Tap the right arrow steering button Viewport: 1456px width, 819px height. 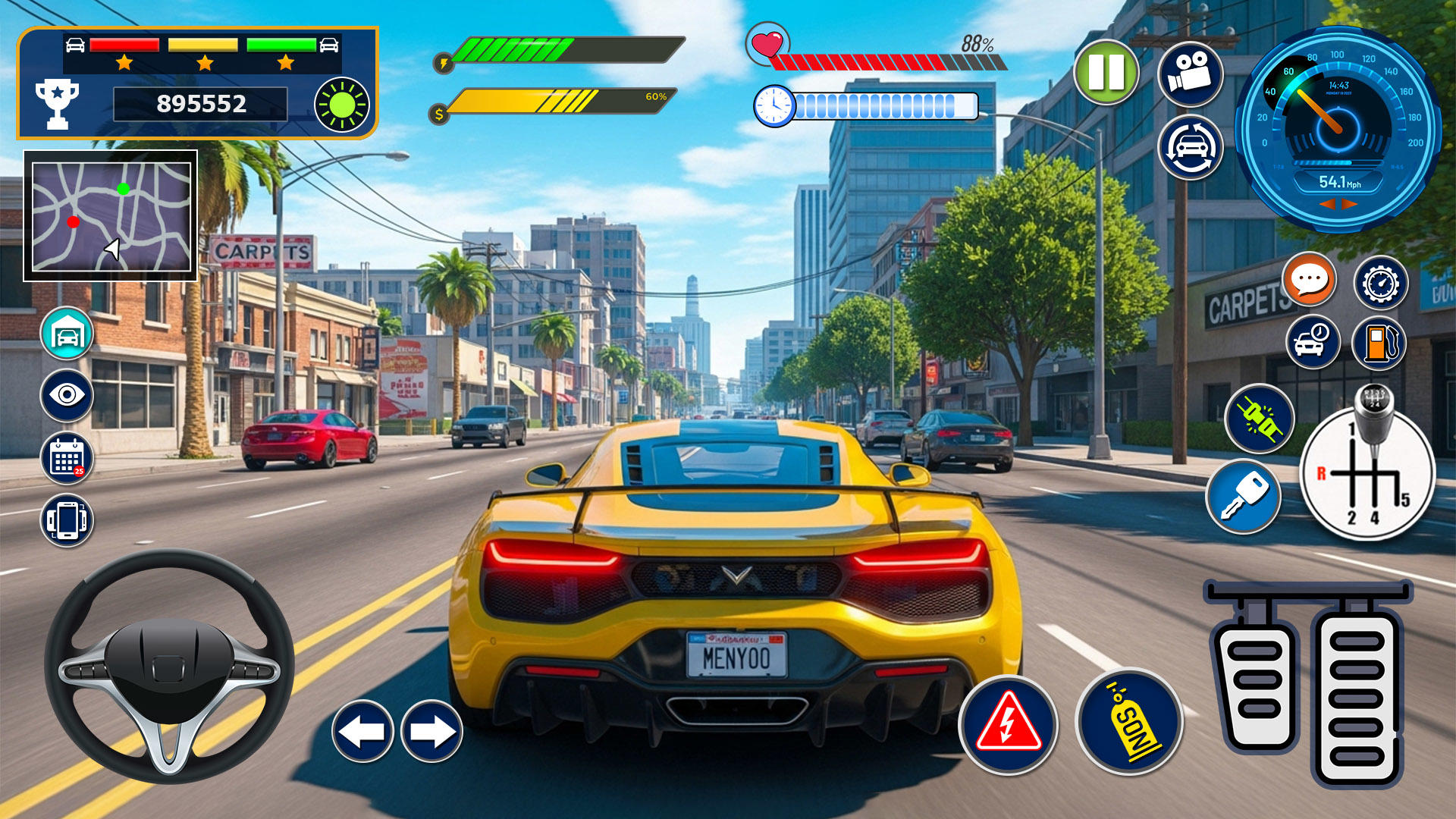click(x=431, y=731)
